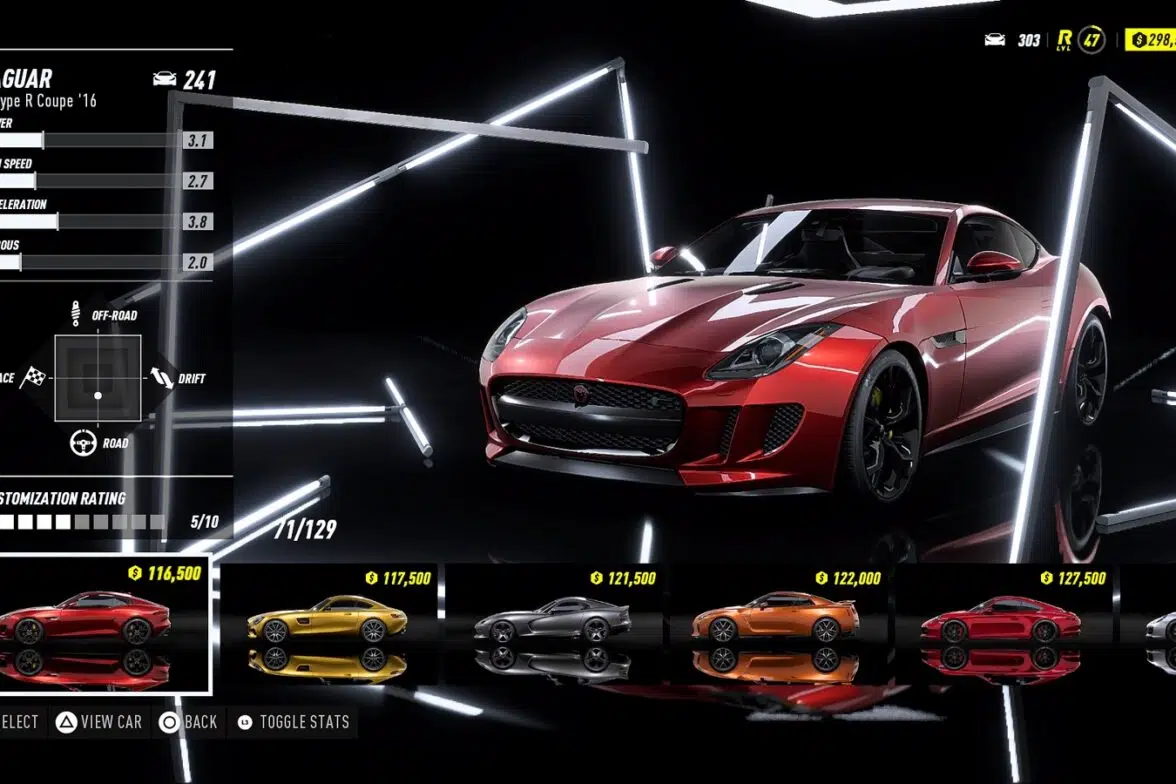Pick the gray car priced 121,500
The height and width of the screenshot is (784, 1176).
coord(552,620)
